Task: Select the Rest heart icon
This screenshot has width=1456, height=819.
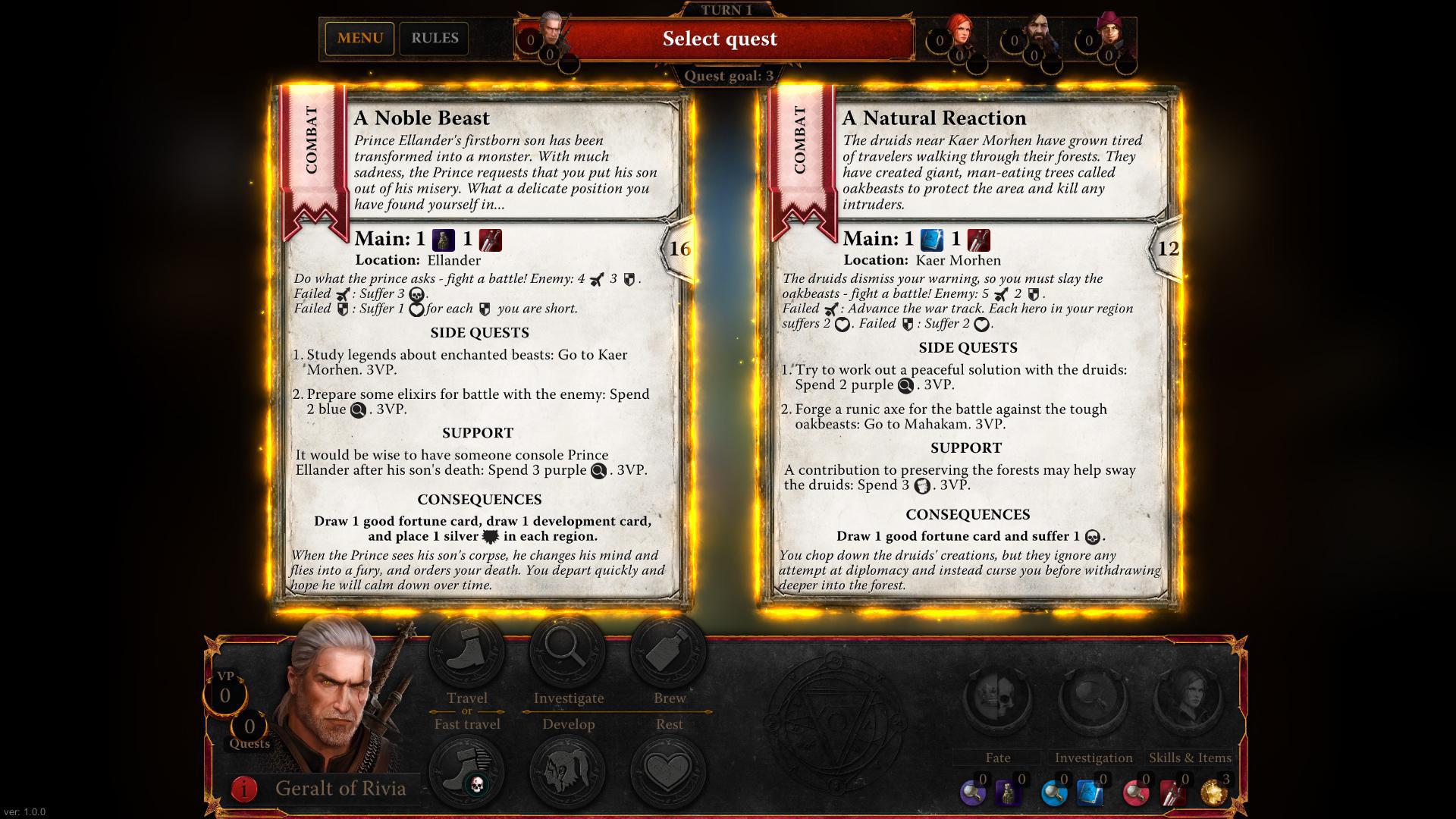Action: (667, 770)
